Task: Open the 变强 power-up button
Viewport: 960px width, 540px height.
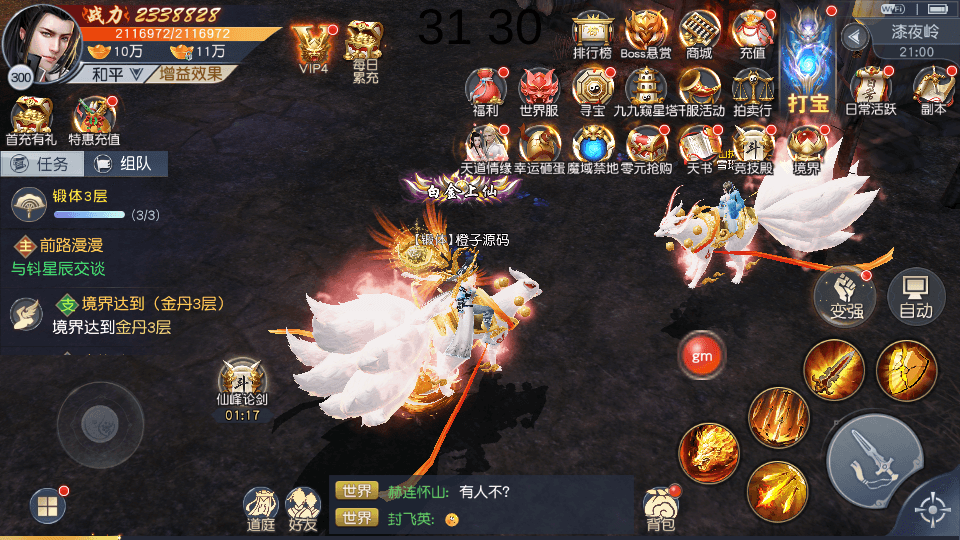Action: (x=845, y=294)
